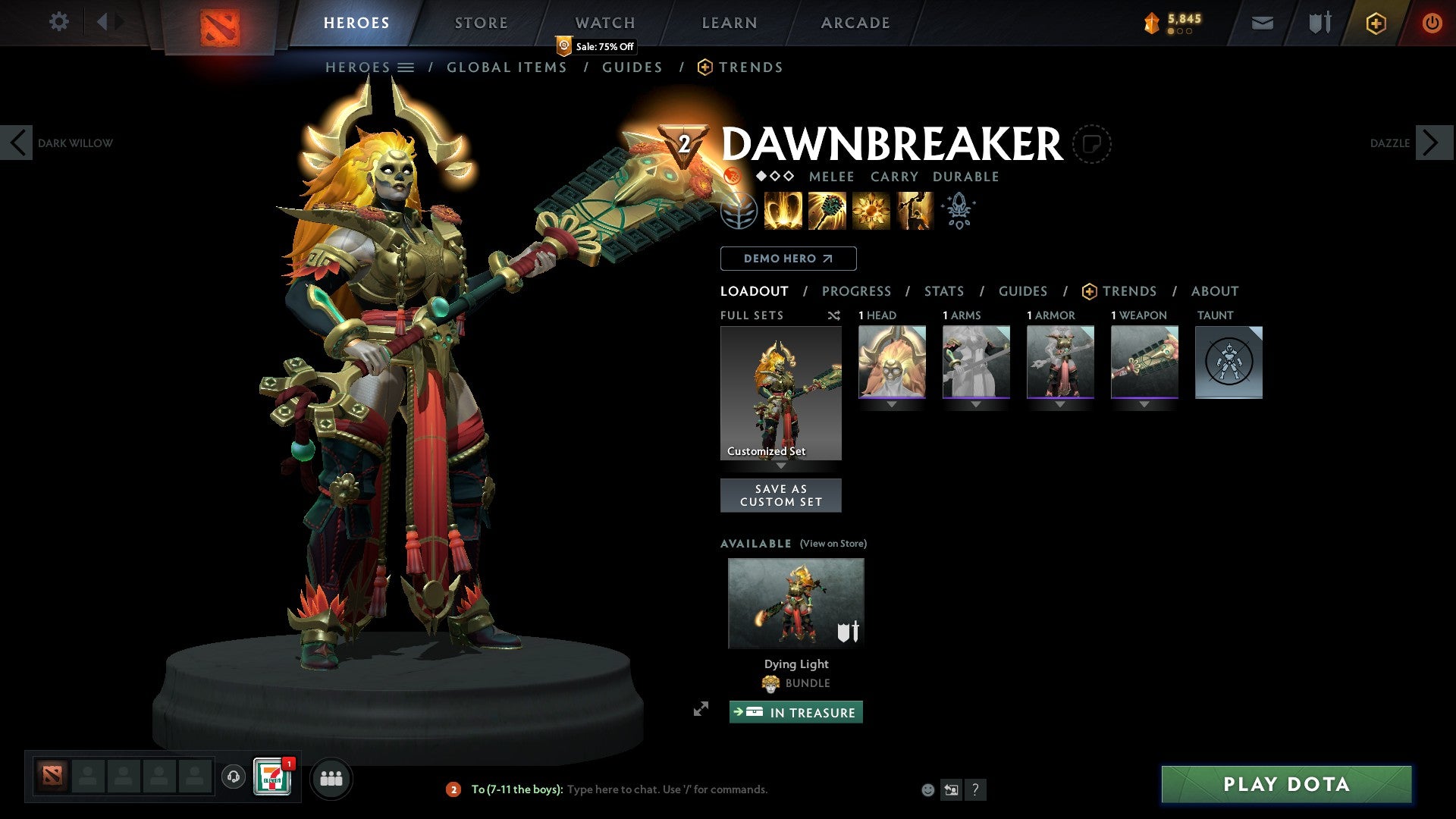Toggle shuffle next to Full Sets
The image size is (1456, 819).
click(834, 315)
